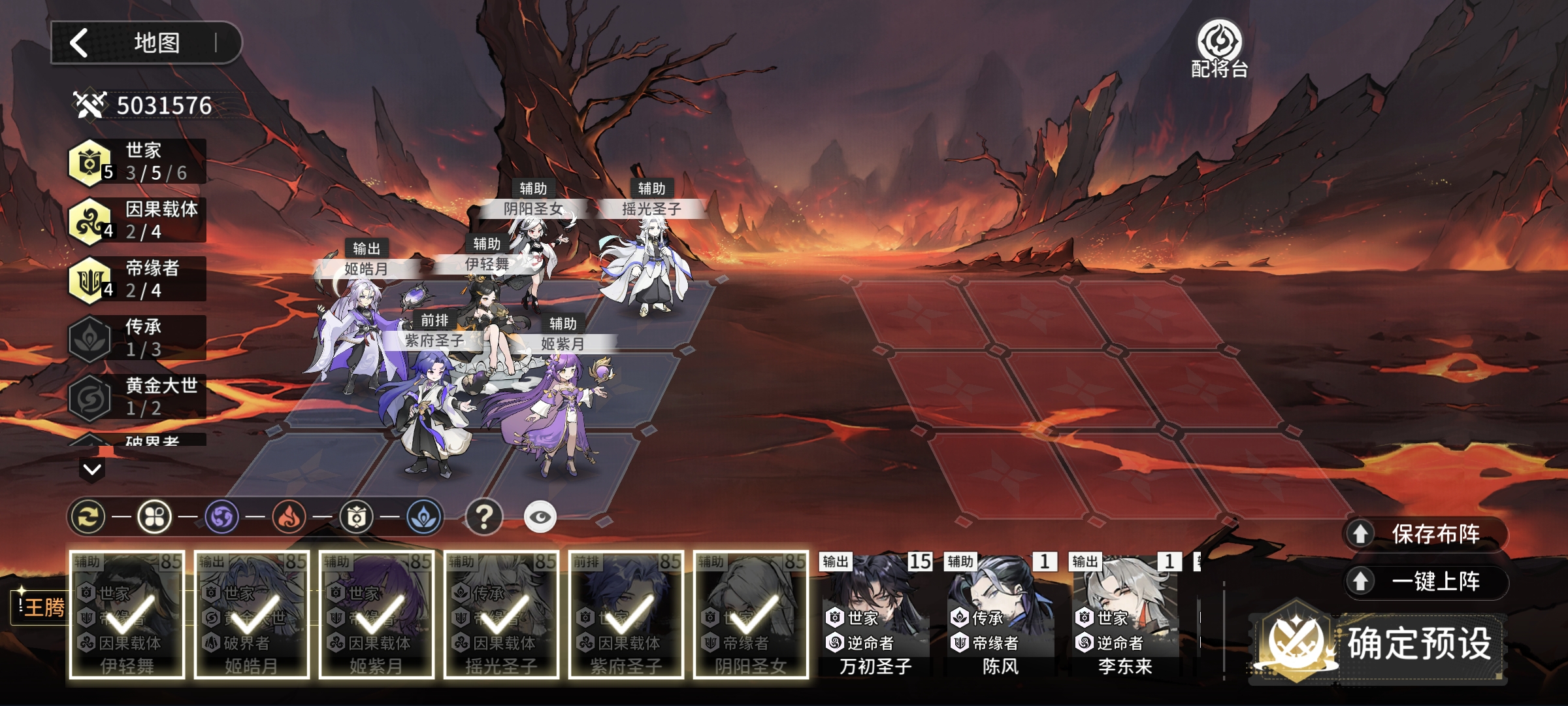
Task: Filter heroes by the flame icon
Action: pyautogui.click(x=289, y=517)
